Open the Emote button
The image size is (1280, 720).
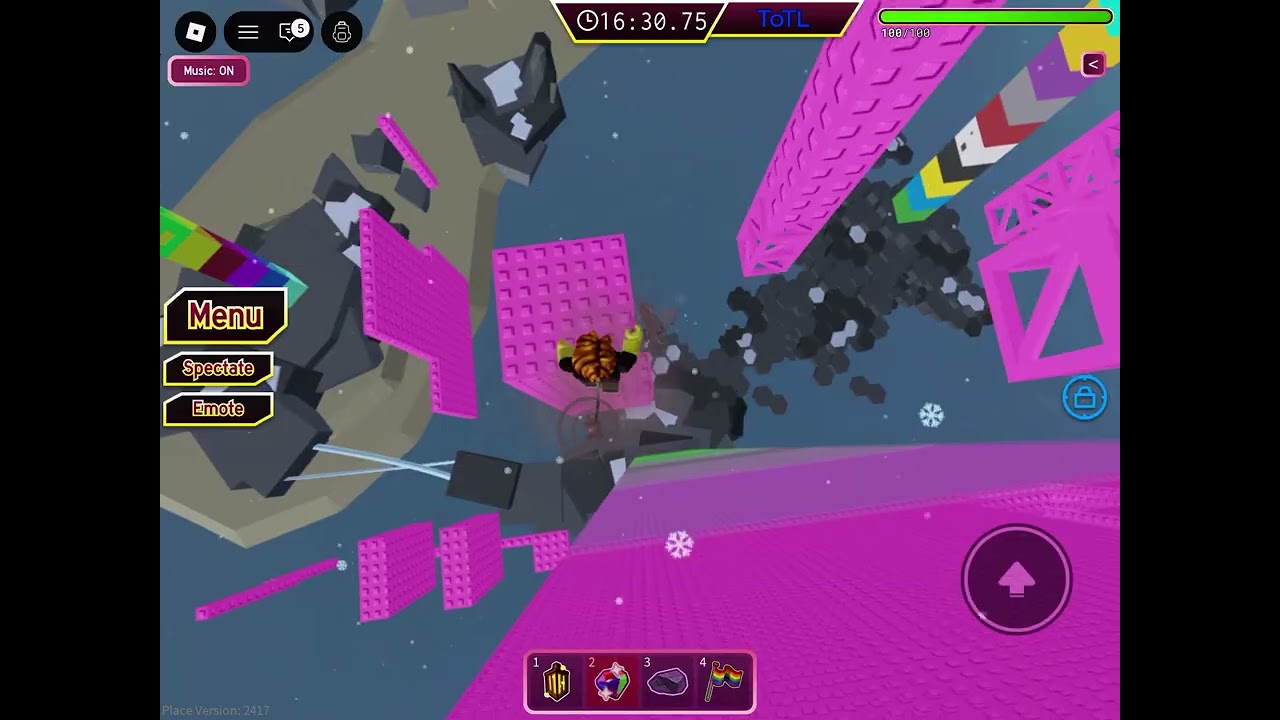tap(218, 409)
